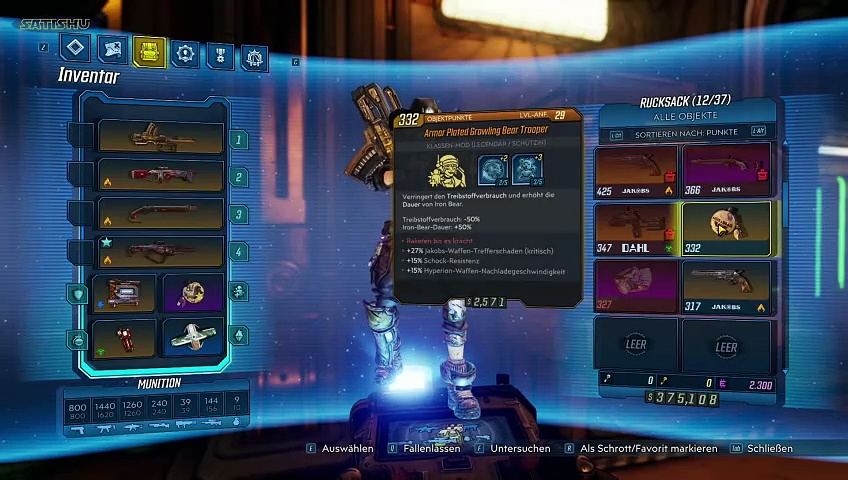
Task: Select the red assault rifle in slot 2
Action: tap(160, 174)
